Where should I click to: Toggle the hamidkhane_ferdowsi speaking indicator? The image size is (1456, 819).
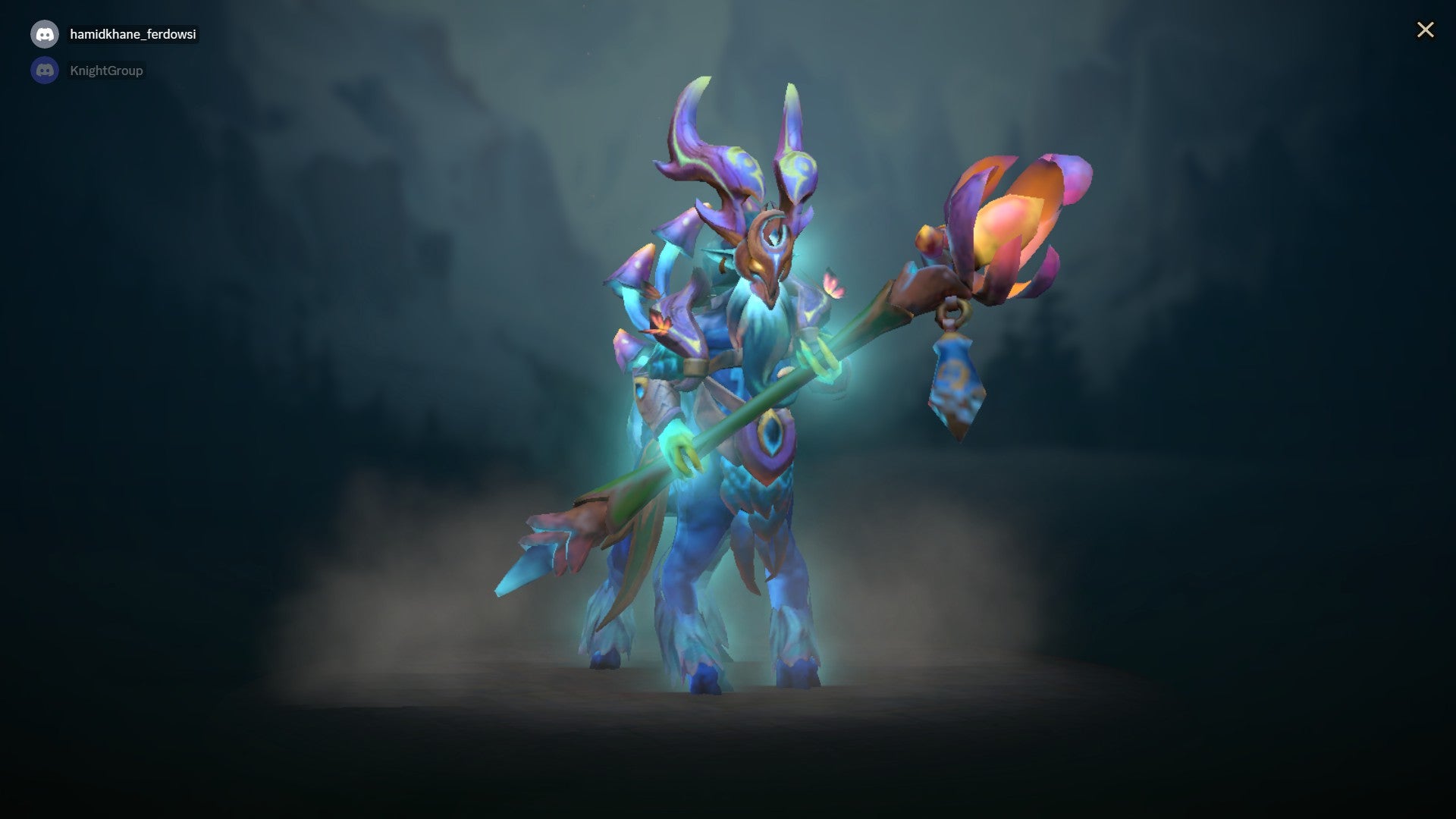[x=45, y=33]
